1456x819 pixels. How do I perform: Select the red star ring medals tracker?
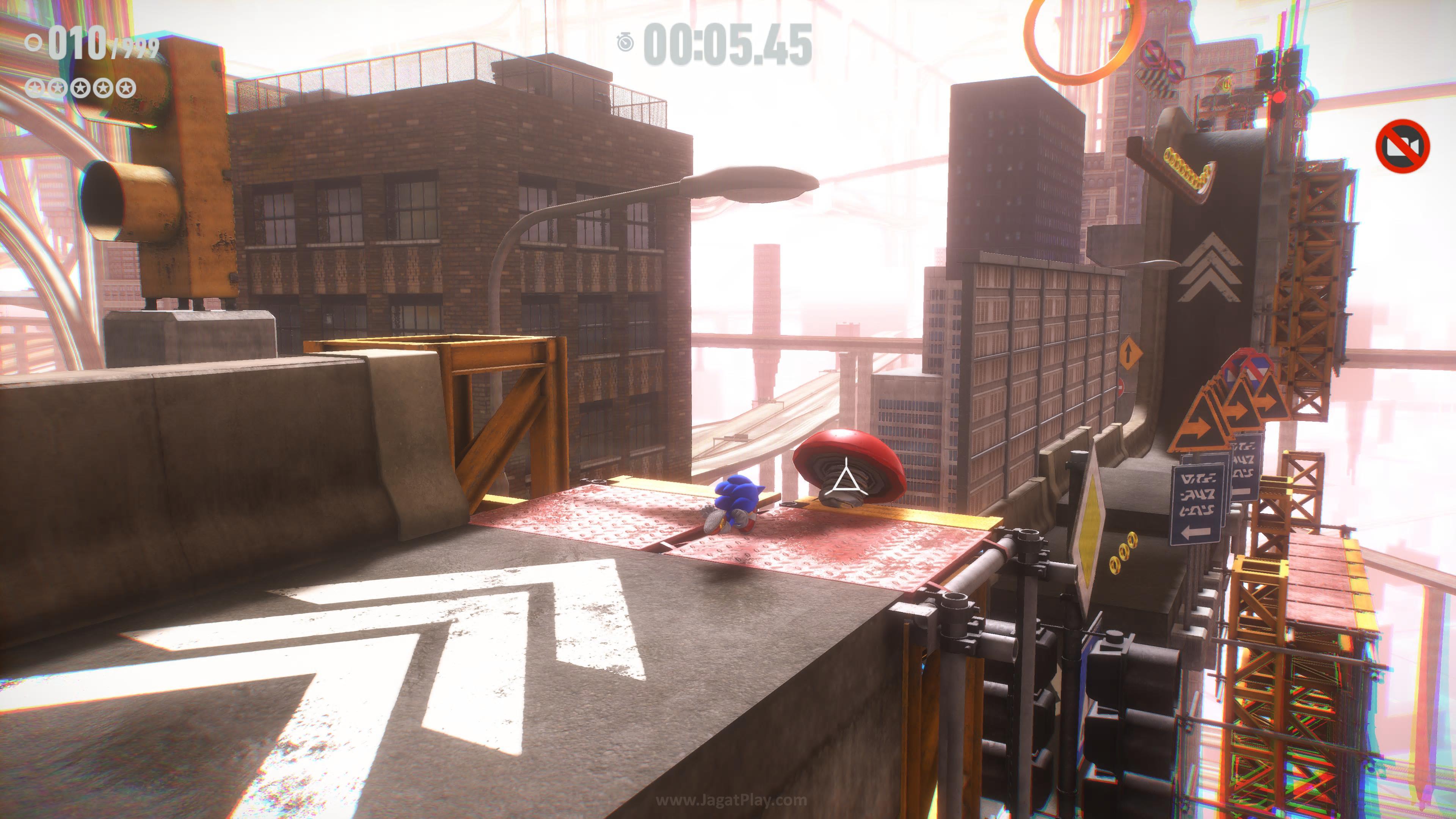click(x=81, y=88)
